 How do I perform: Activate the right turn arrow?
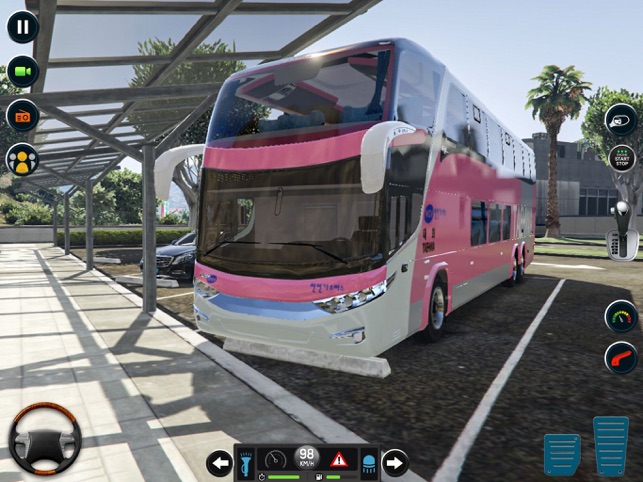pyautogui.click(x=396, y=462)
